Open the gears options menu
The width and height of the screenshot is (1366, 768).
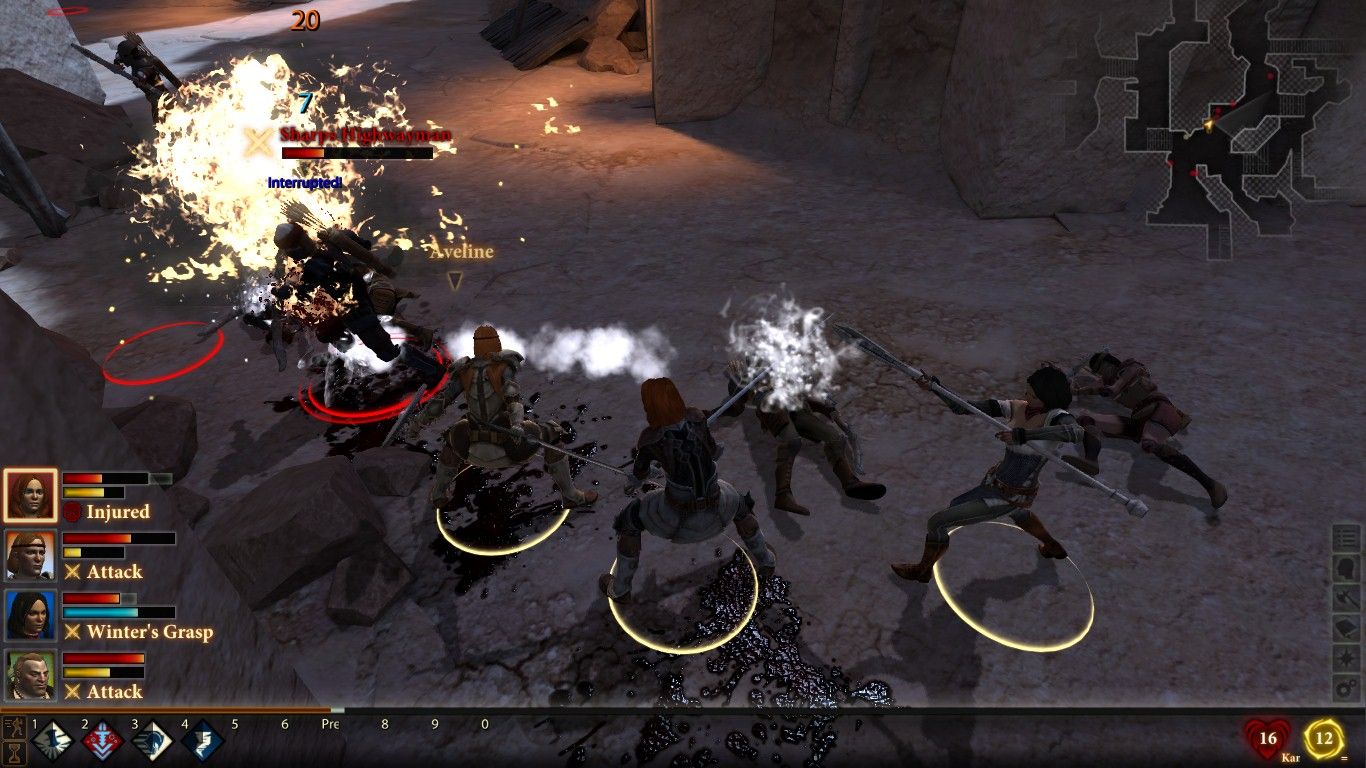click(1347, 689)
